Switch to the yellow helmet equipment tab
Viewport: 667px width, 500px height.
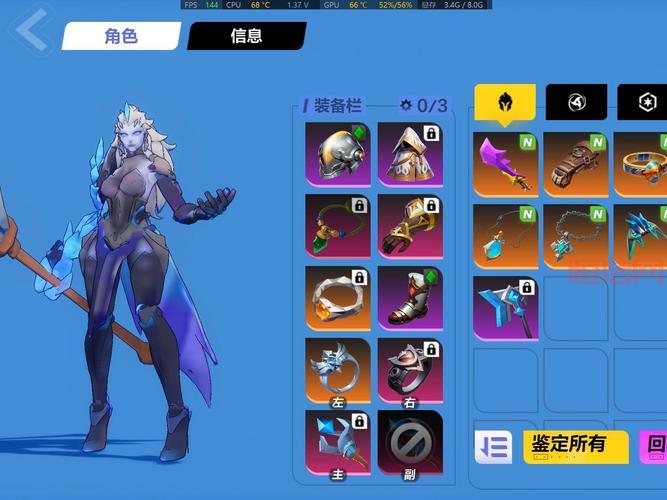point(505,101)
